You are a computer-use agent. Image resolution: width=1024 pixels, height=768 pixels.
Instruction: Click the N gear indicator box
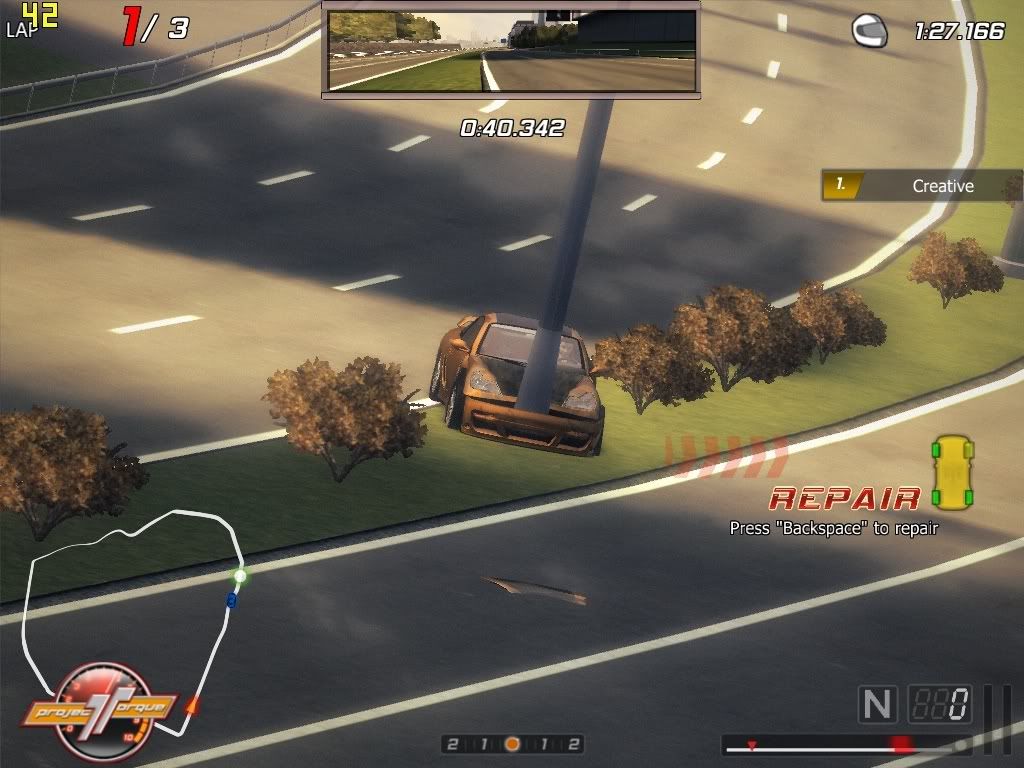(877, 705)
